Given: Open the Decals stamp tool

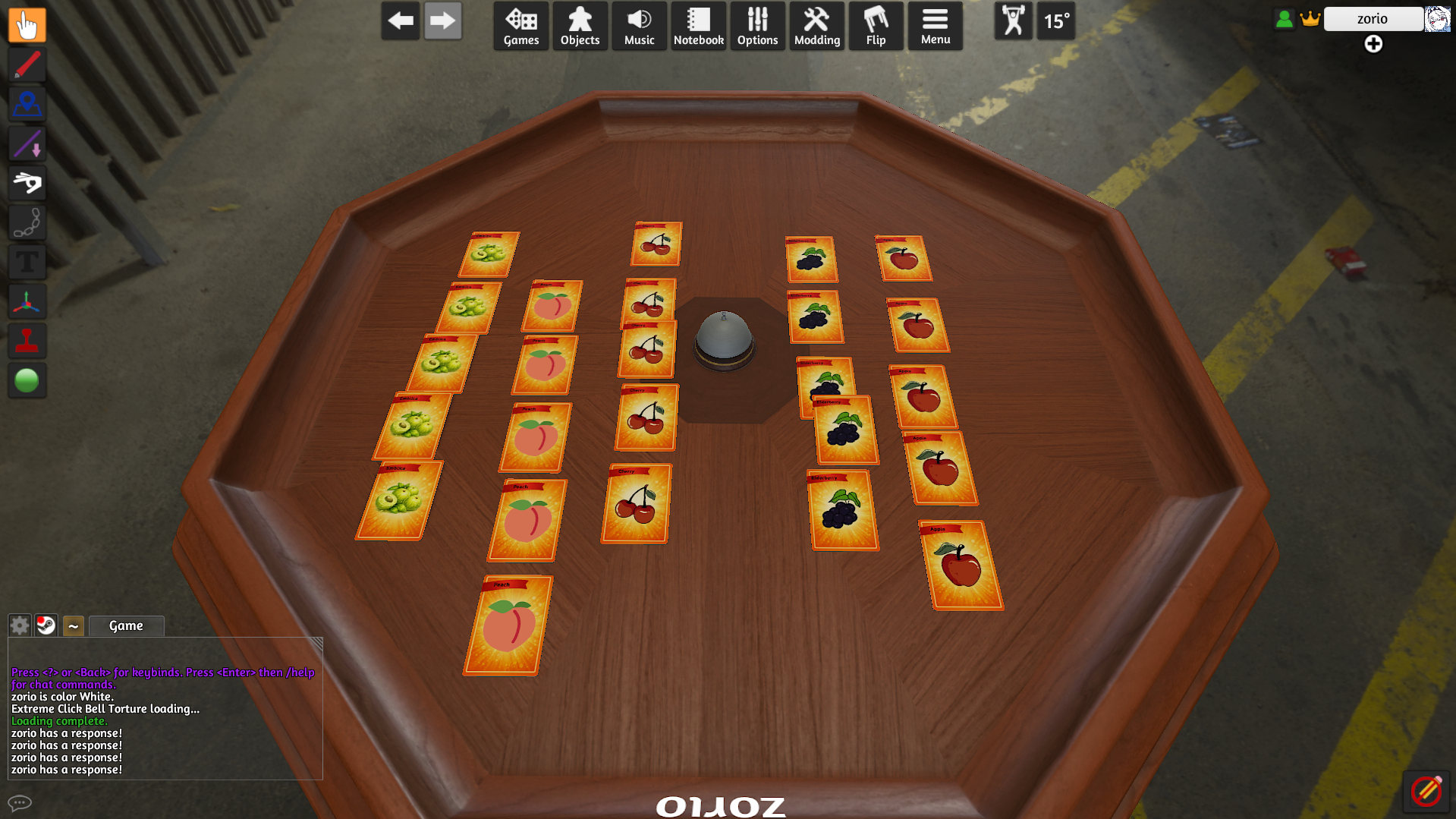Looking at the screenshot, I should (x=27, y=341).
